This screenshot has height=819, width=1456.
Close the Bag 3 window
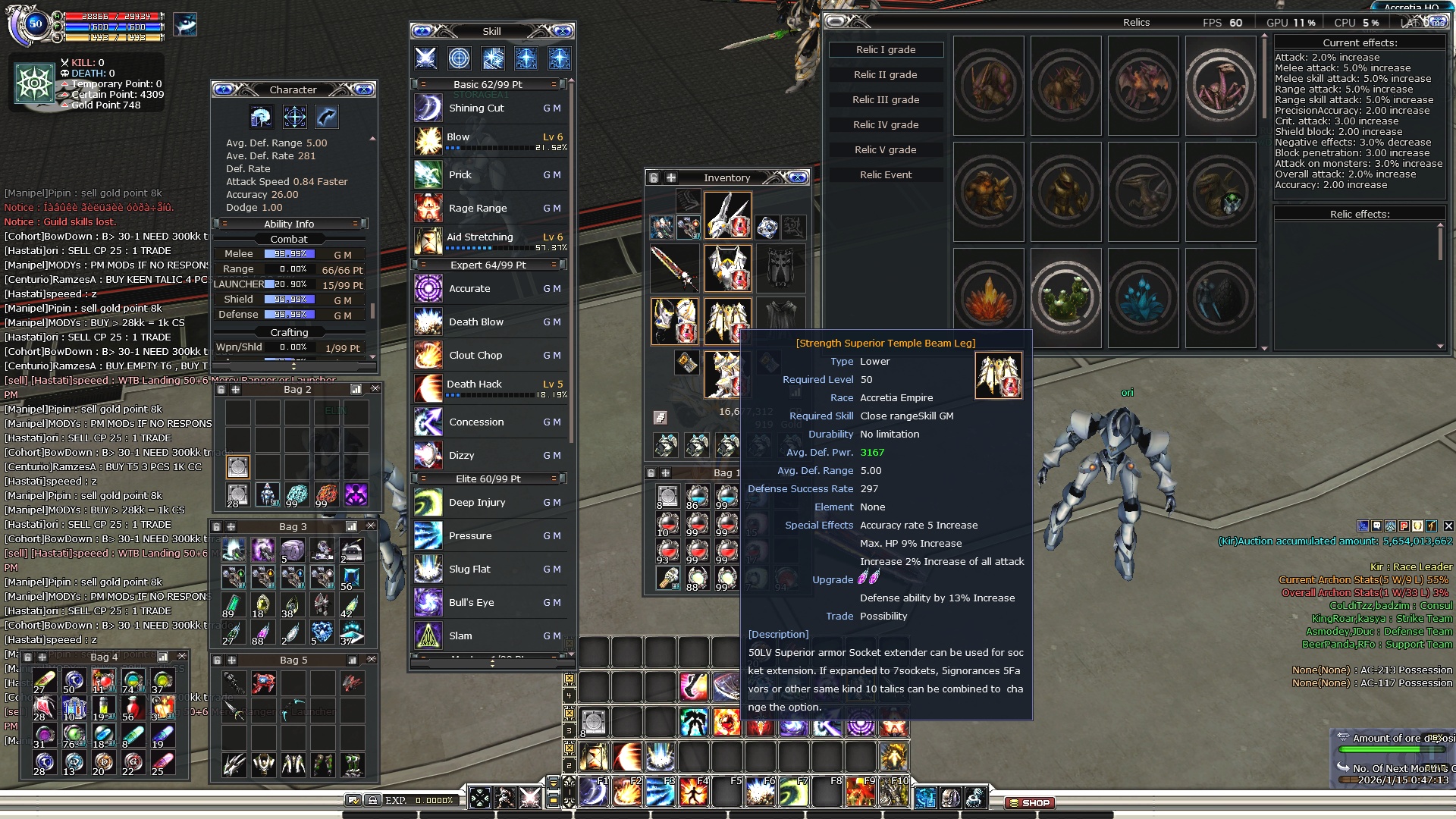(371, 526)
